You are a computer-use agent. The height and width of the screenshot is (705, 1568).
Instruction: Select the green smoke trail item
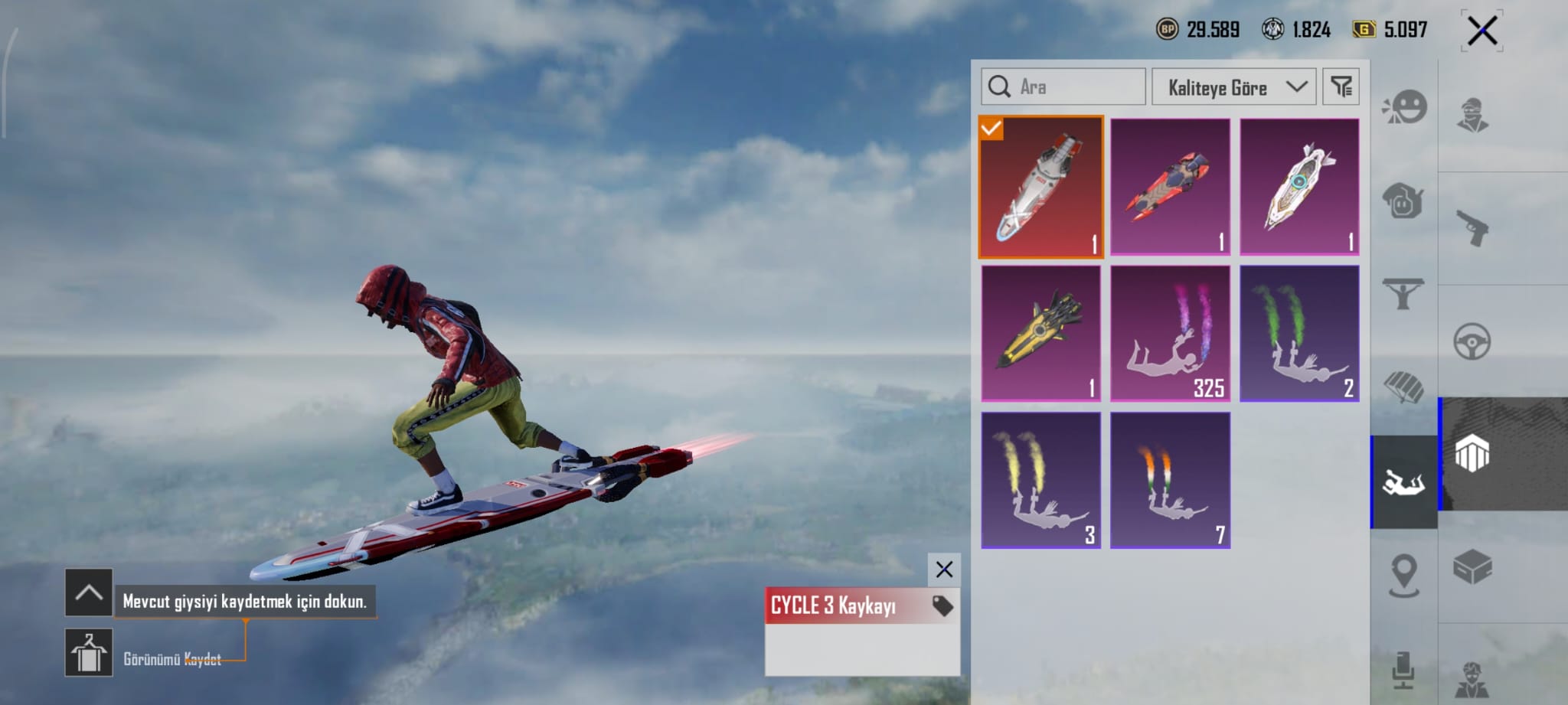[x=1299, y=333]
